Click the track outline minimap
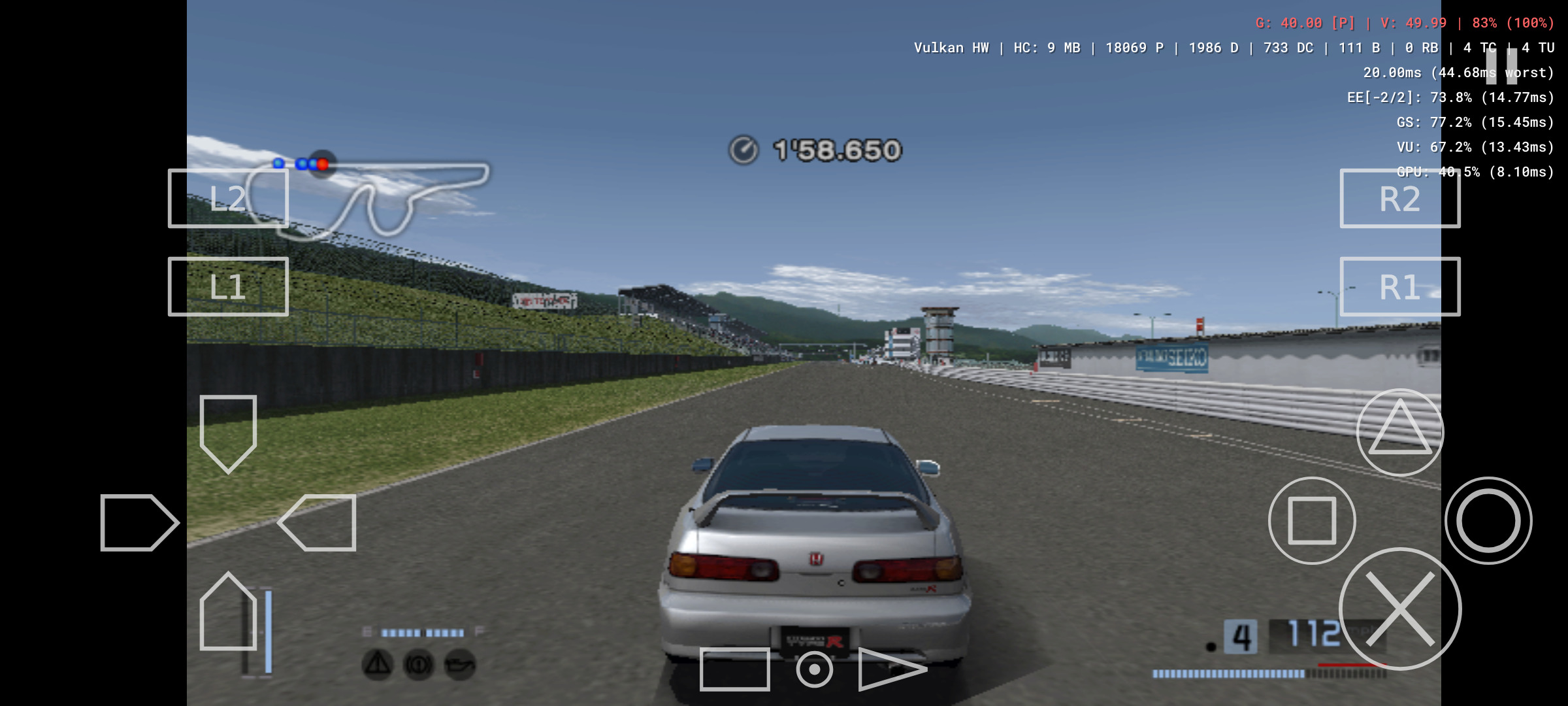 (385, 196)
